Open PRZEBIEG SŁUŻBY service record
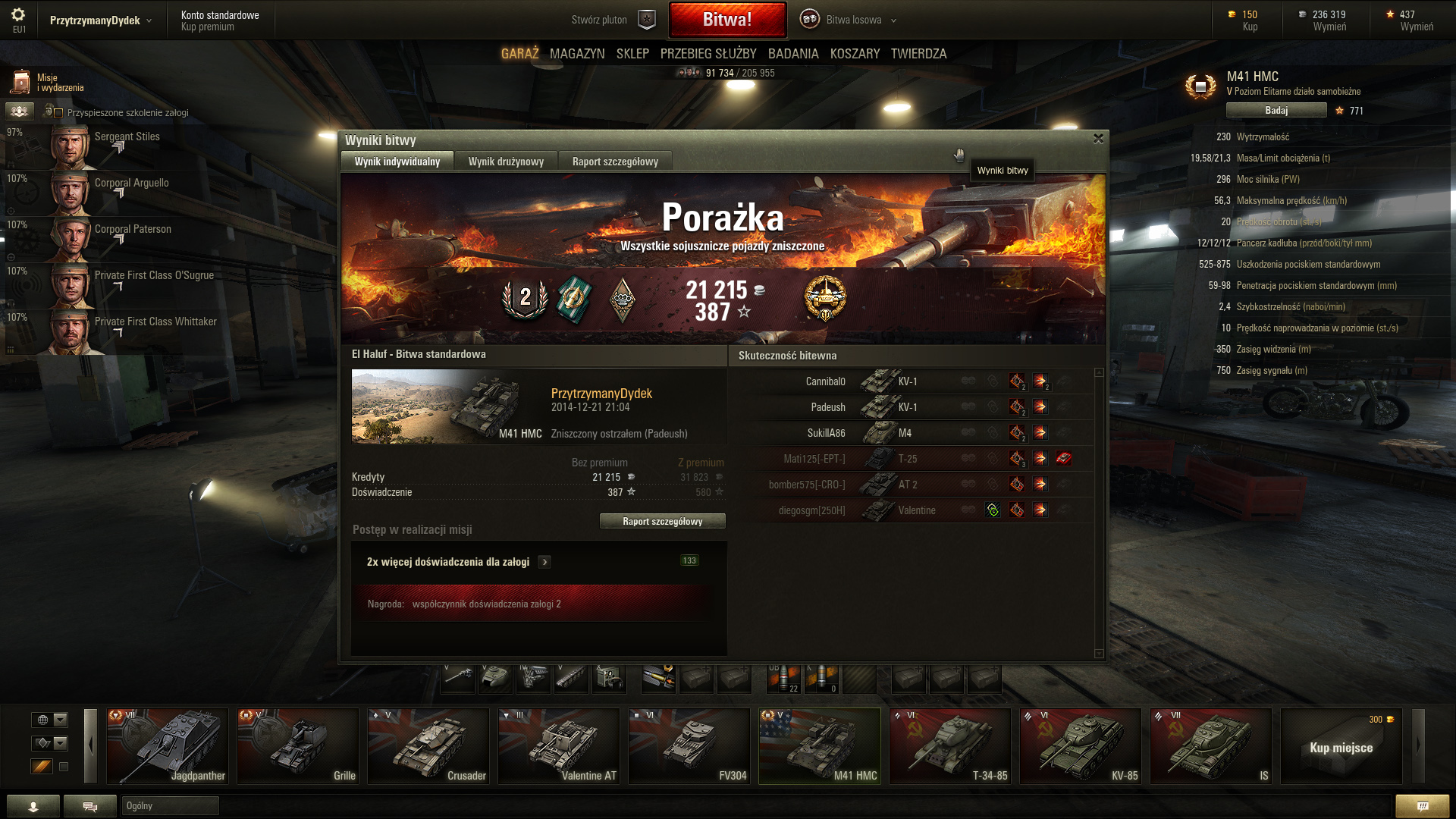Image resolution: width=1456 pixels, height=819 pixels. click(708, 54)
